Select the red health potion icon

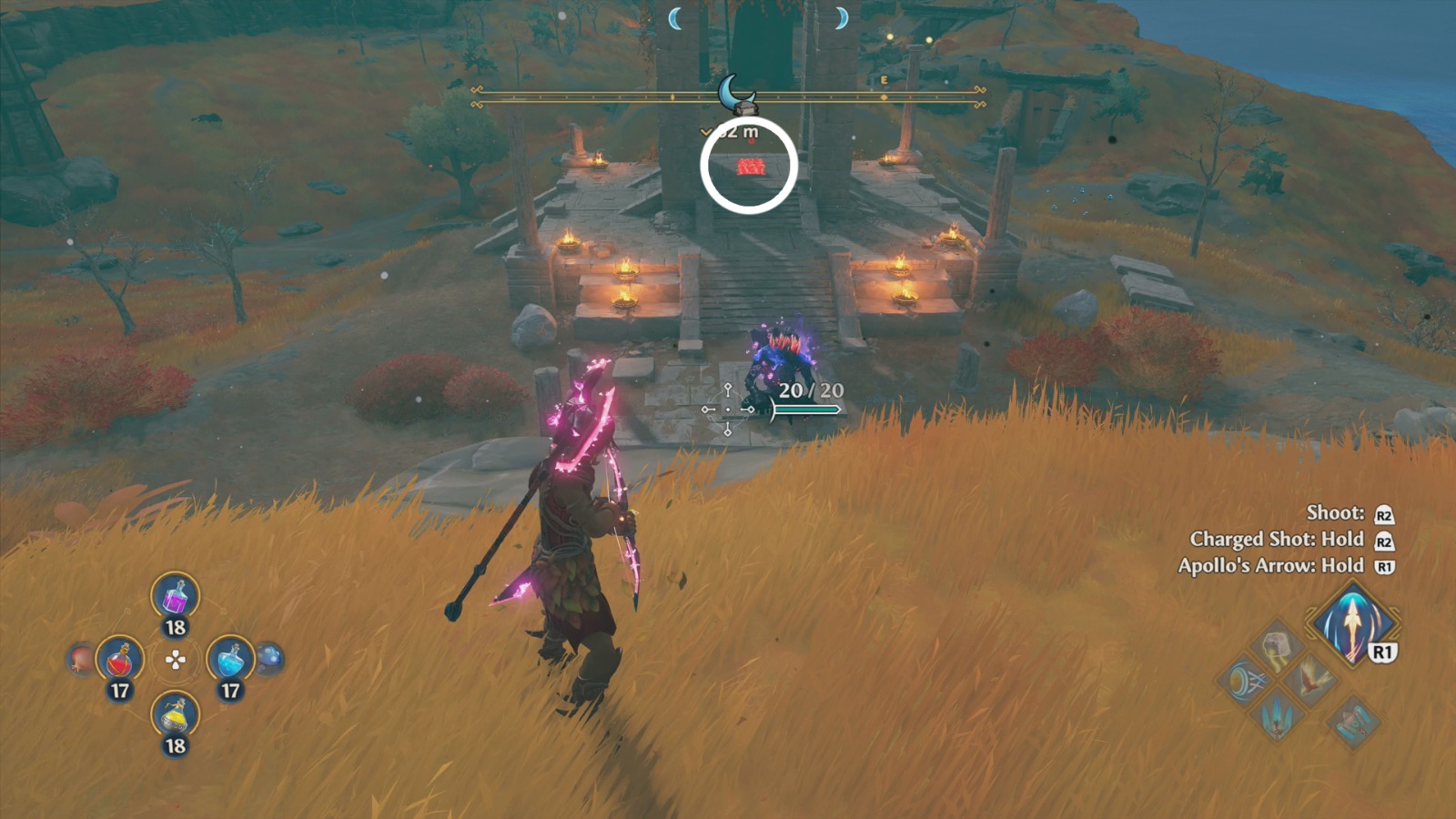tap(119, 659)
